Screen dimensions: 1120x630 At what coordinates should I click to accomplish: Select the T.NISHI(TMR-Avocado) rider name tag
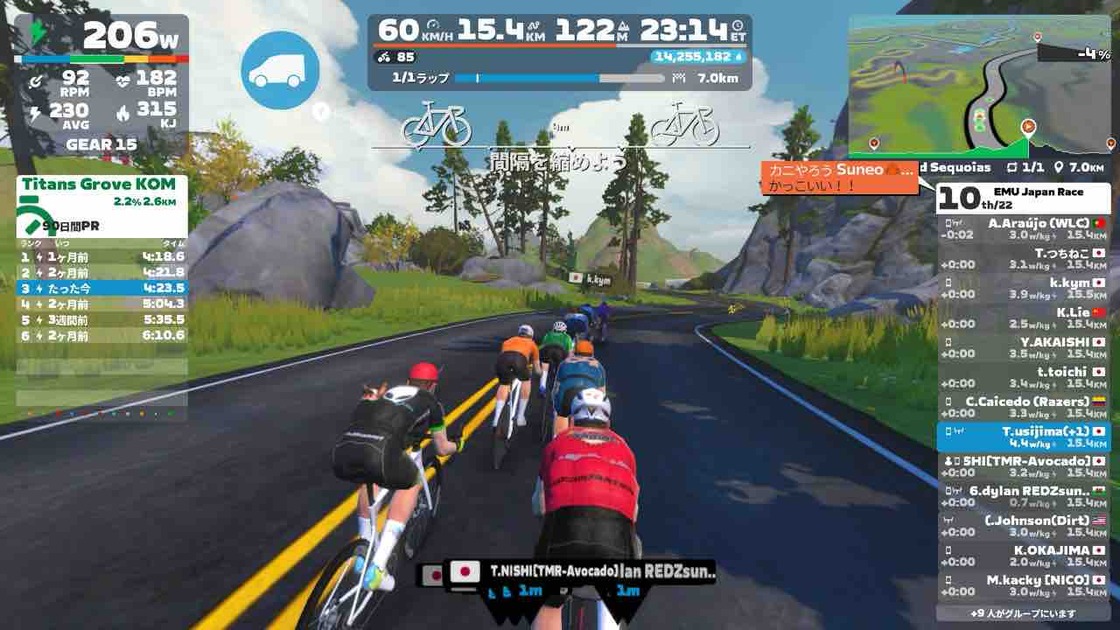(553, 571)
